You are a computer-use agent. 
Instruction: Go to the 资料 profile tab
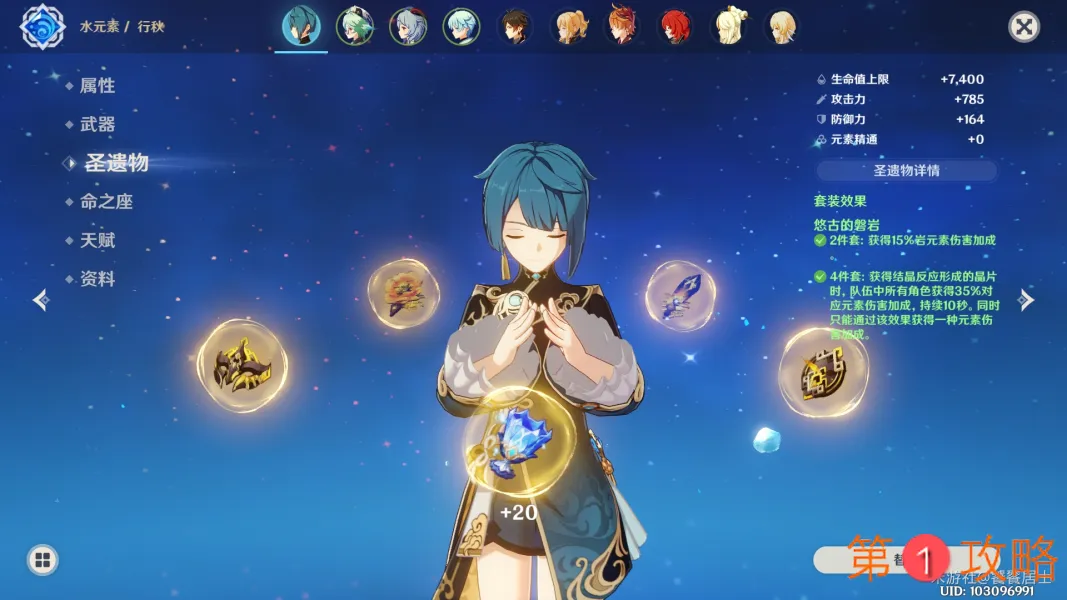pos(97,280)
